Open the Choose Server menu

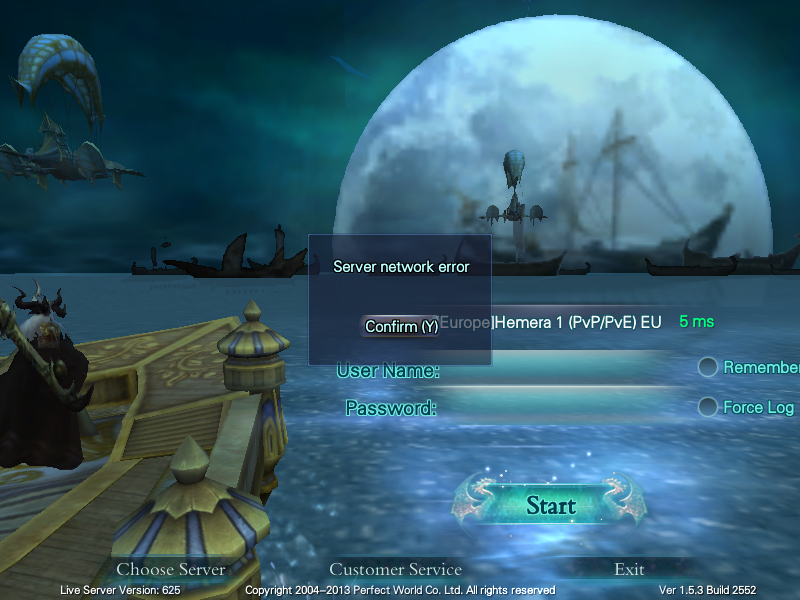click(171, 569)
